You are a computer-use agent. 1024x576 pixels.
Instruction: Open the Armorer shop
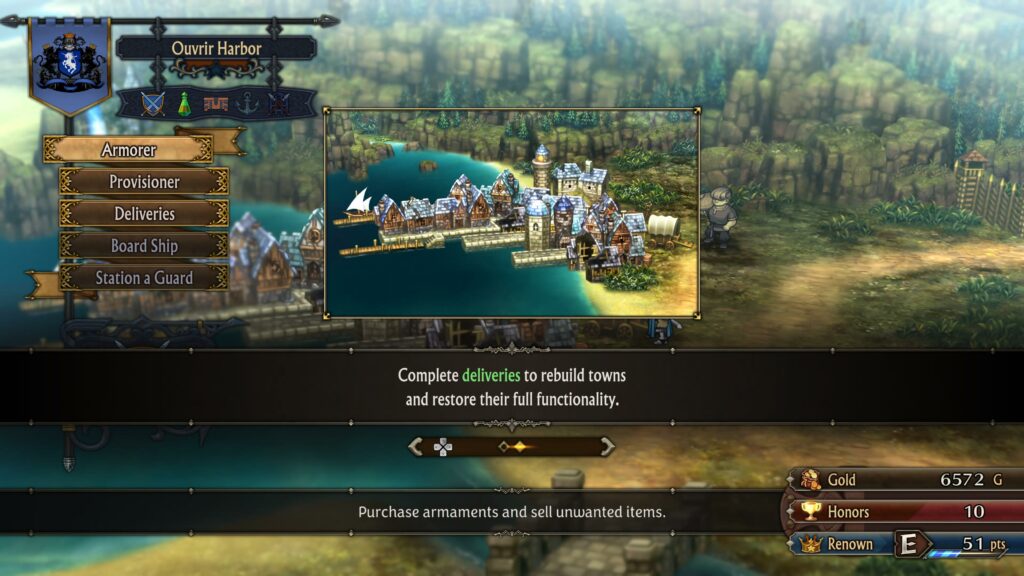pyautogui.click(x=128, y=149)
